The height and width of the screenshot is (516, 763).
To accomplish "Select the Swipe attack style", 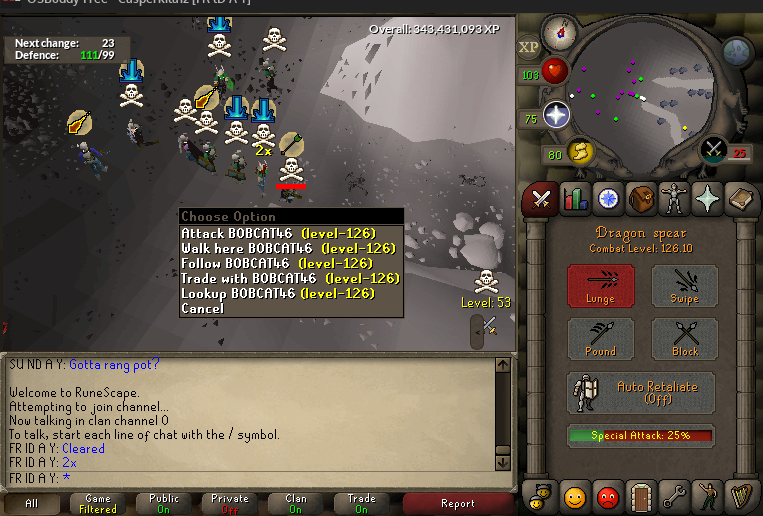I will click(x=685, y=286).
